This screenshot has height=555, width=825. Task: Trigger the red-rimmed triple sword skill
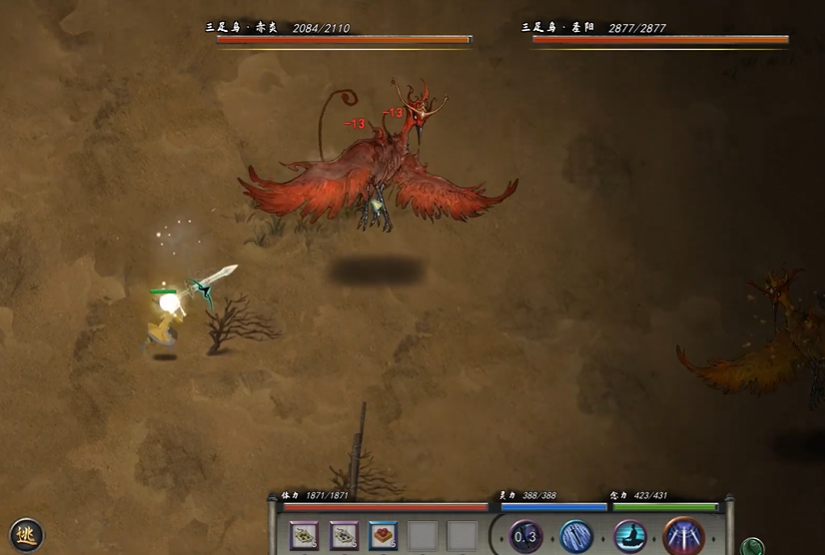(684, 537)
